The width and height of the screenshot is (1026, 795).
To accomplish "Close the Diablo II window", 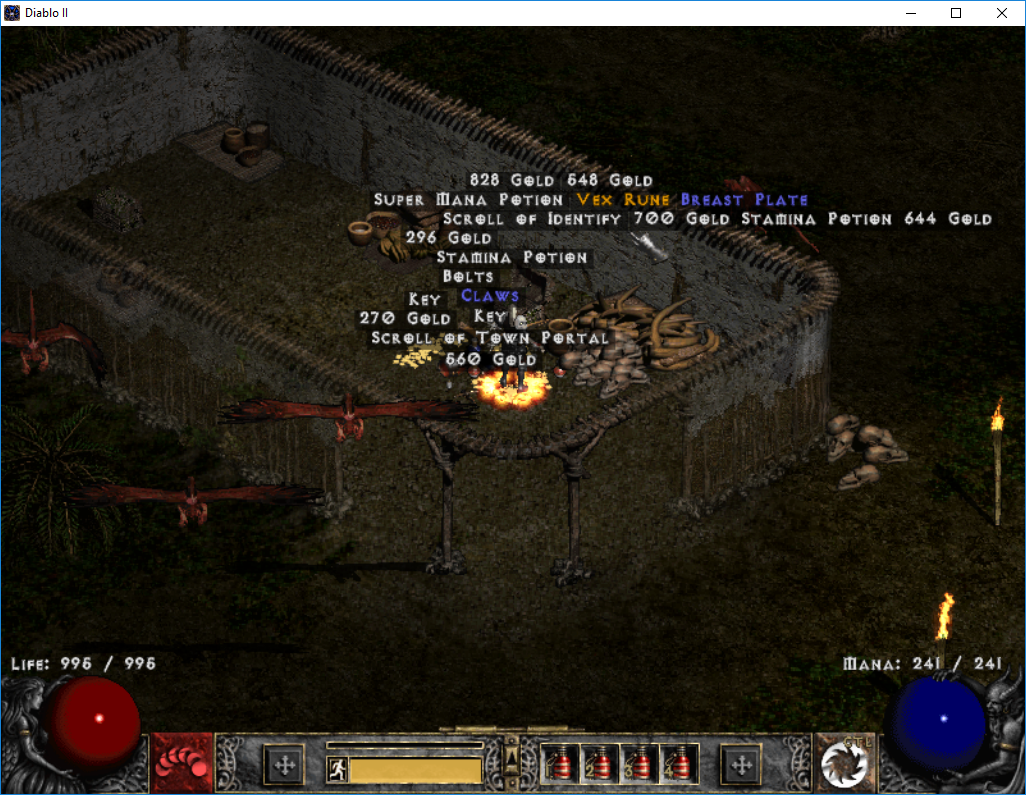I will coord(1002,13).
